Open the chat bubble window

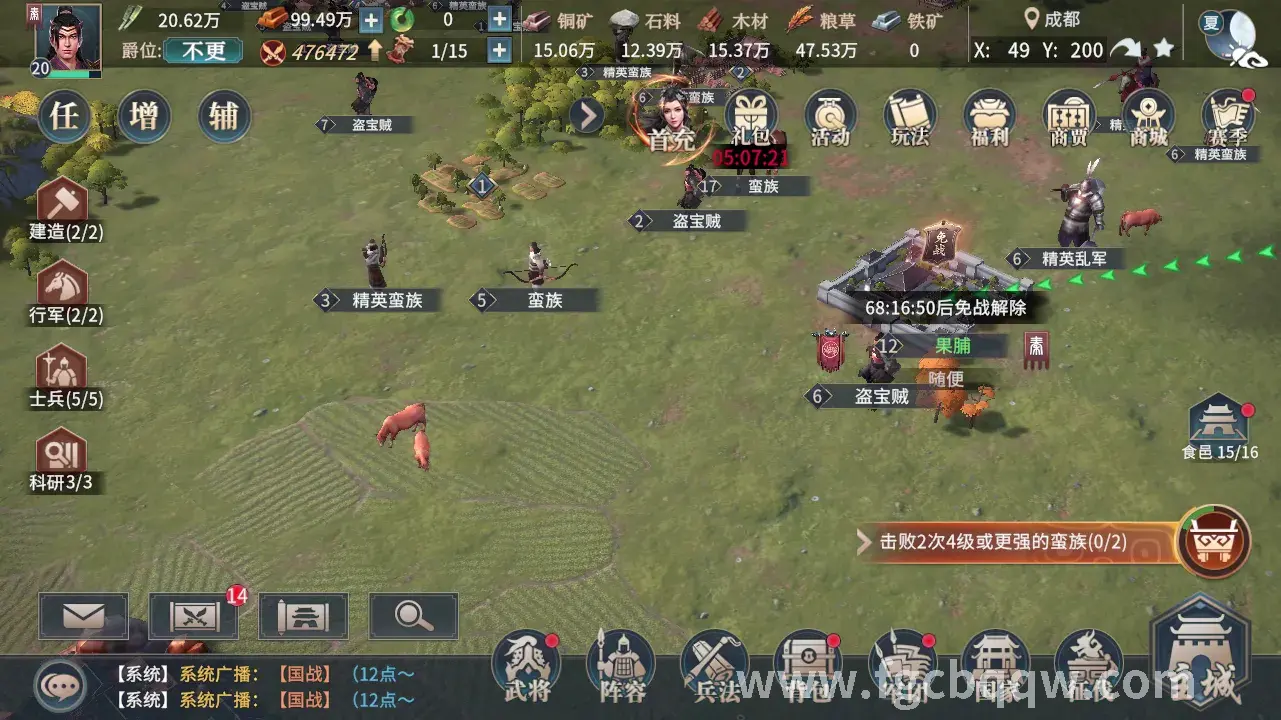coord(60,686)
